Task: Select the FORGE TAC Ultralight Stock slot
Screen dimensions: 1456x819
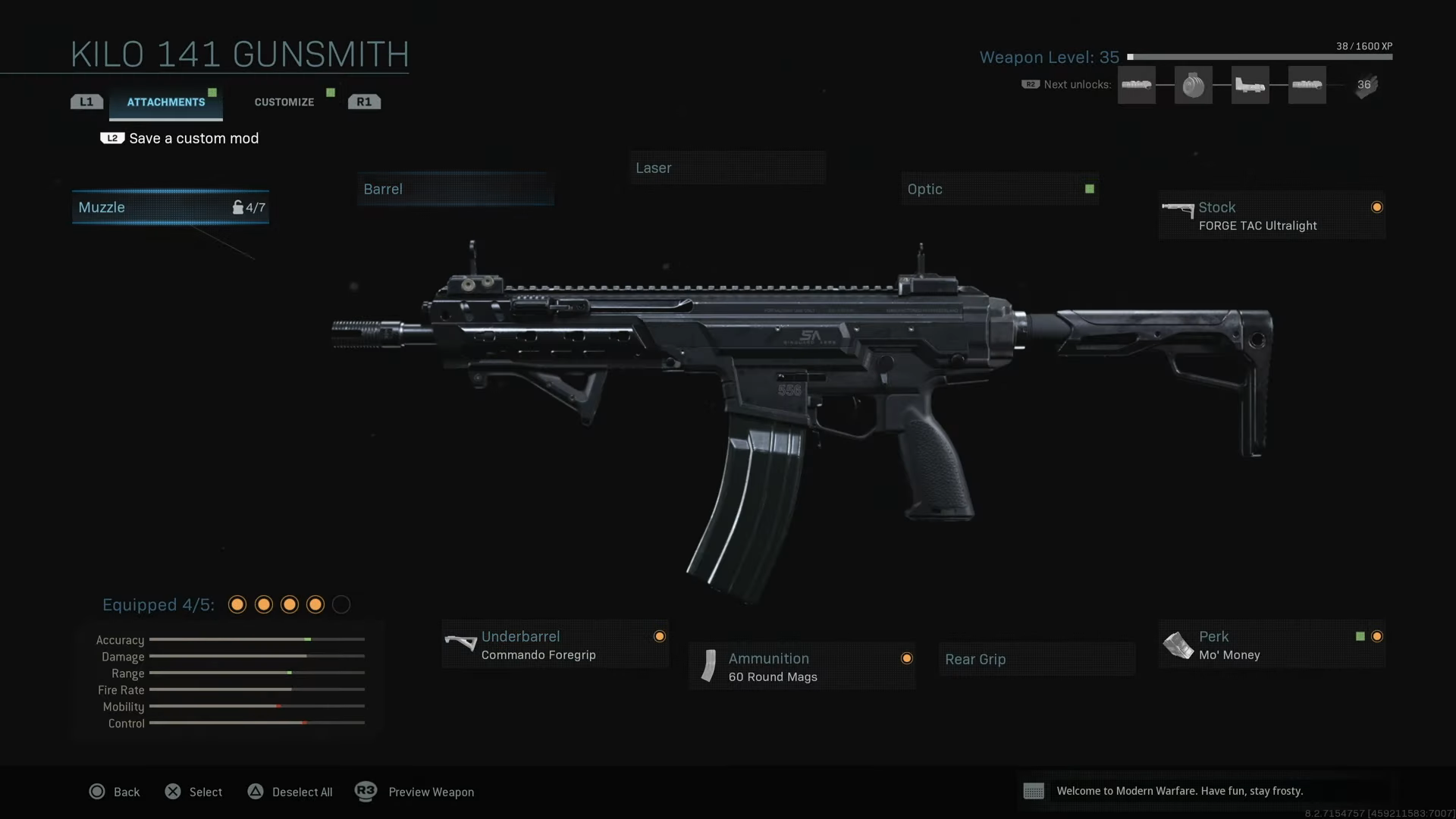Action: click(1271, 215)
